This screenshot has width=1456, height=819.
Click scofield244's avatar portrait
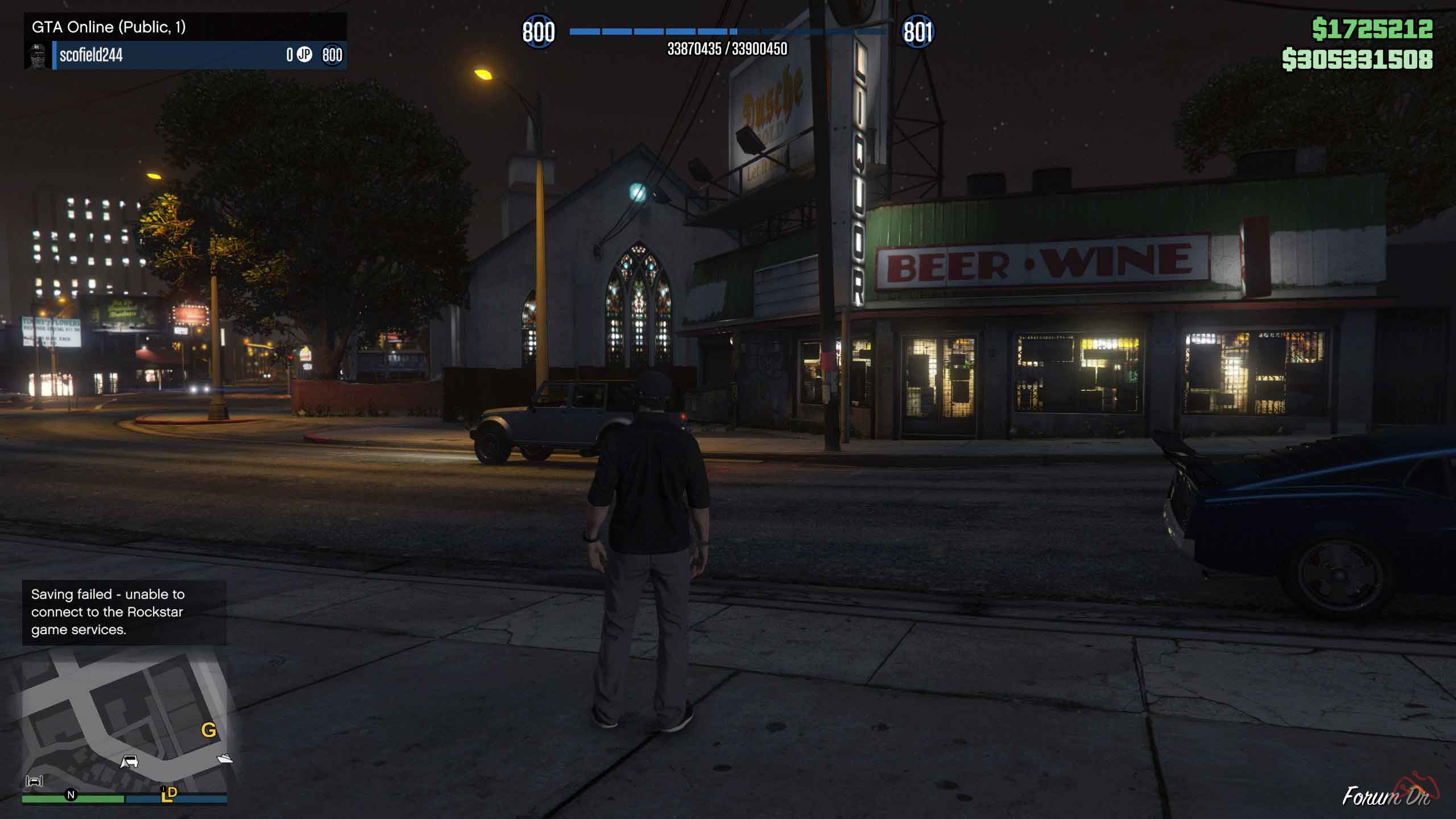pos(38,57)
